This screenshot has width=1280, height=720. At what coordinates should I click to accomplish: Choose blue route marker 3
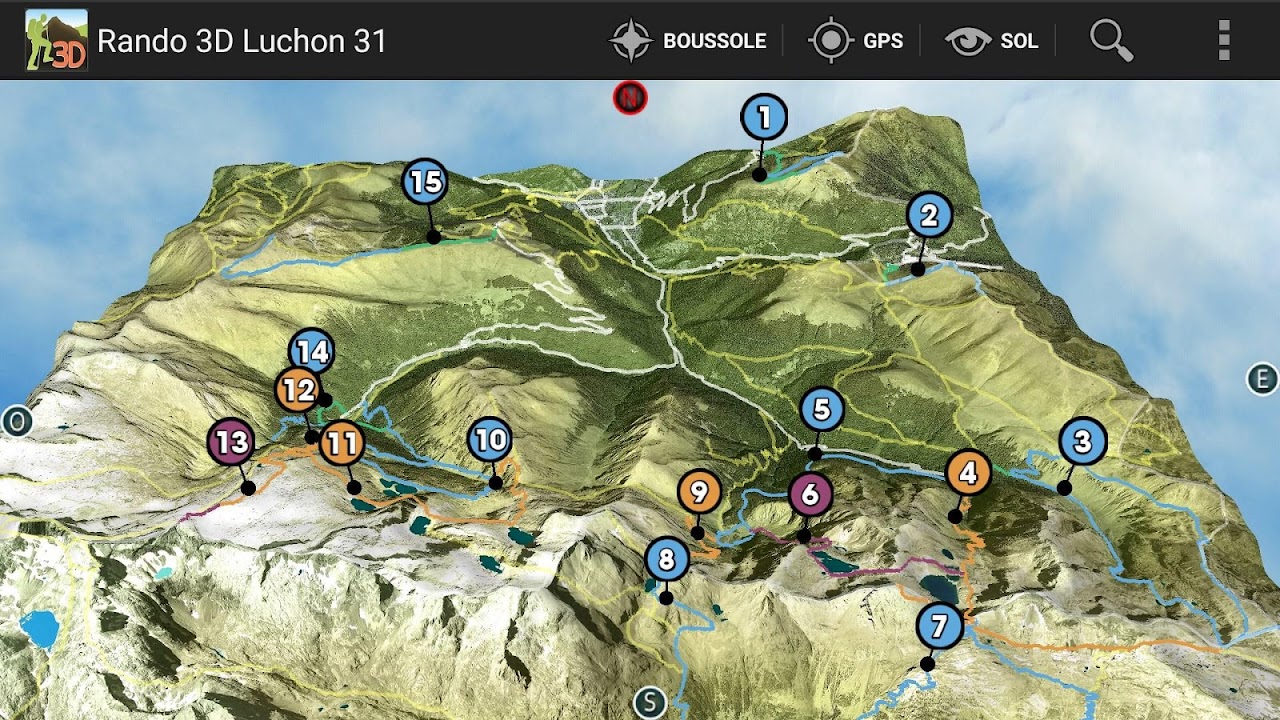(1082, 441)
